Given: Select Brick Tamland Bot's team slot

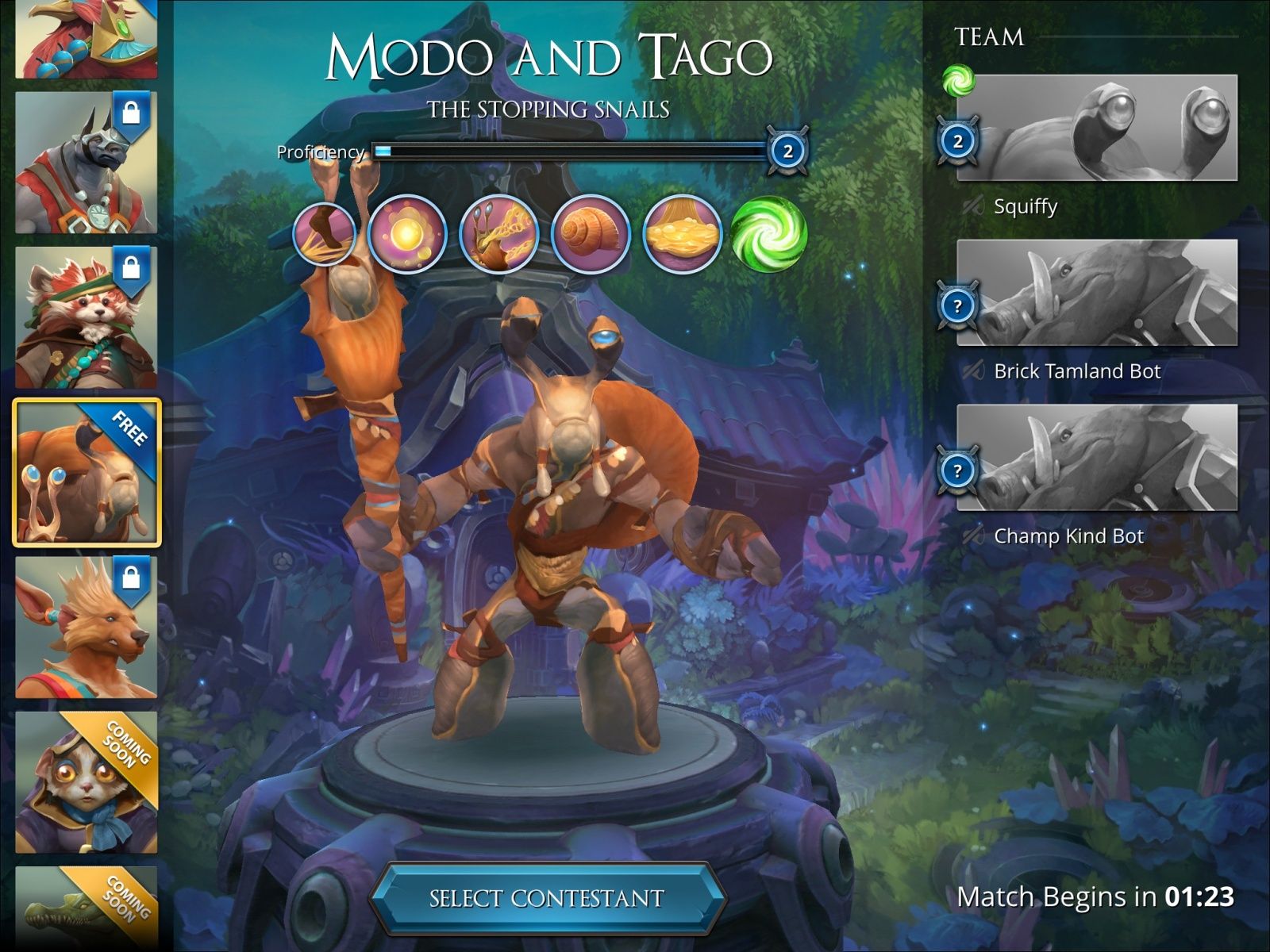Looking at the screenshot, I should [x=1096, y=294].
